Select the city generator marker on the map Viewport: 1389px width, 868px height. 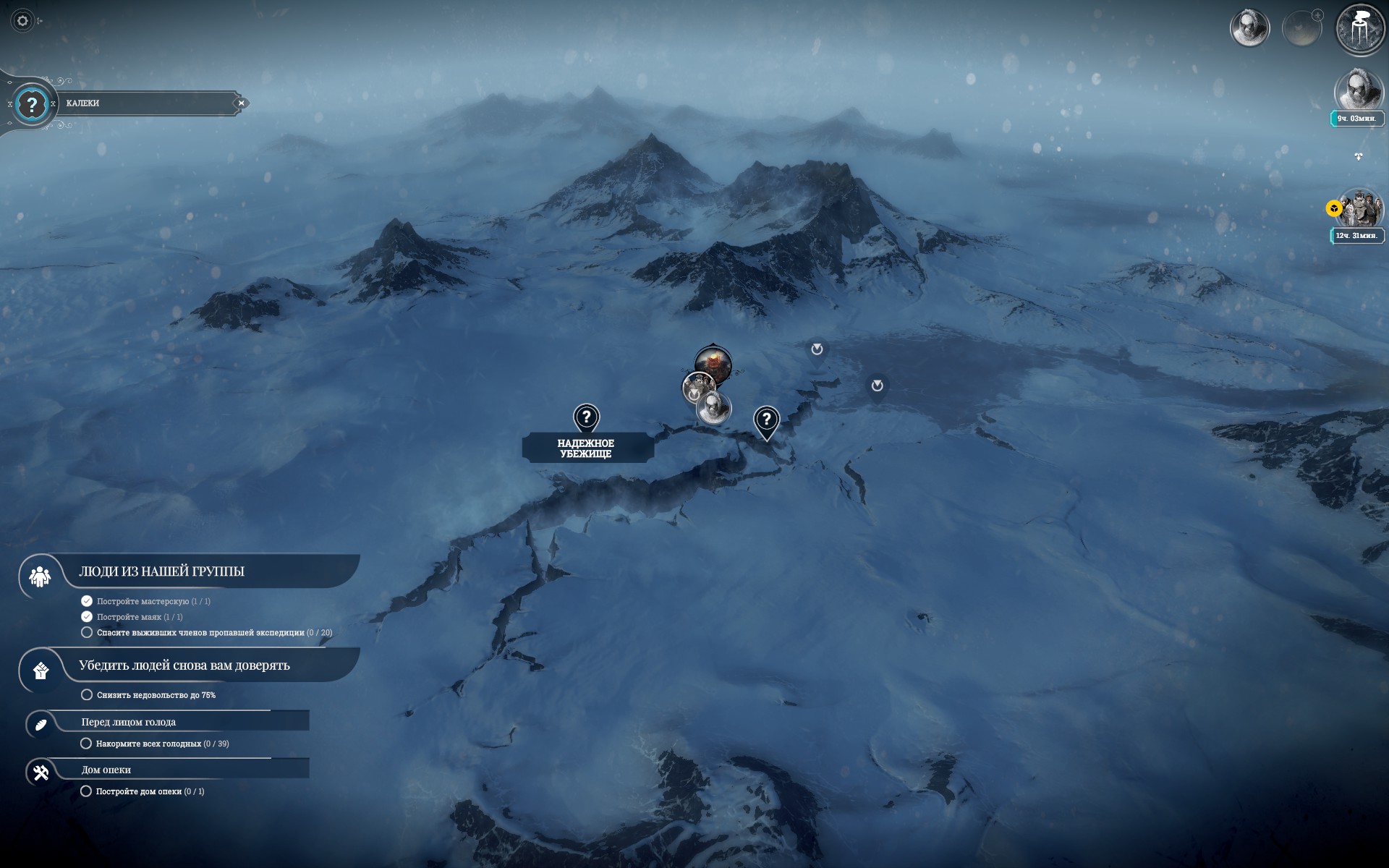[713, 362]
